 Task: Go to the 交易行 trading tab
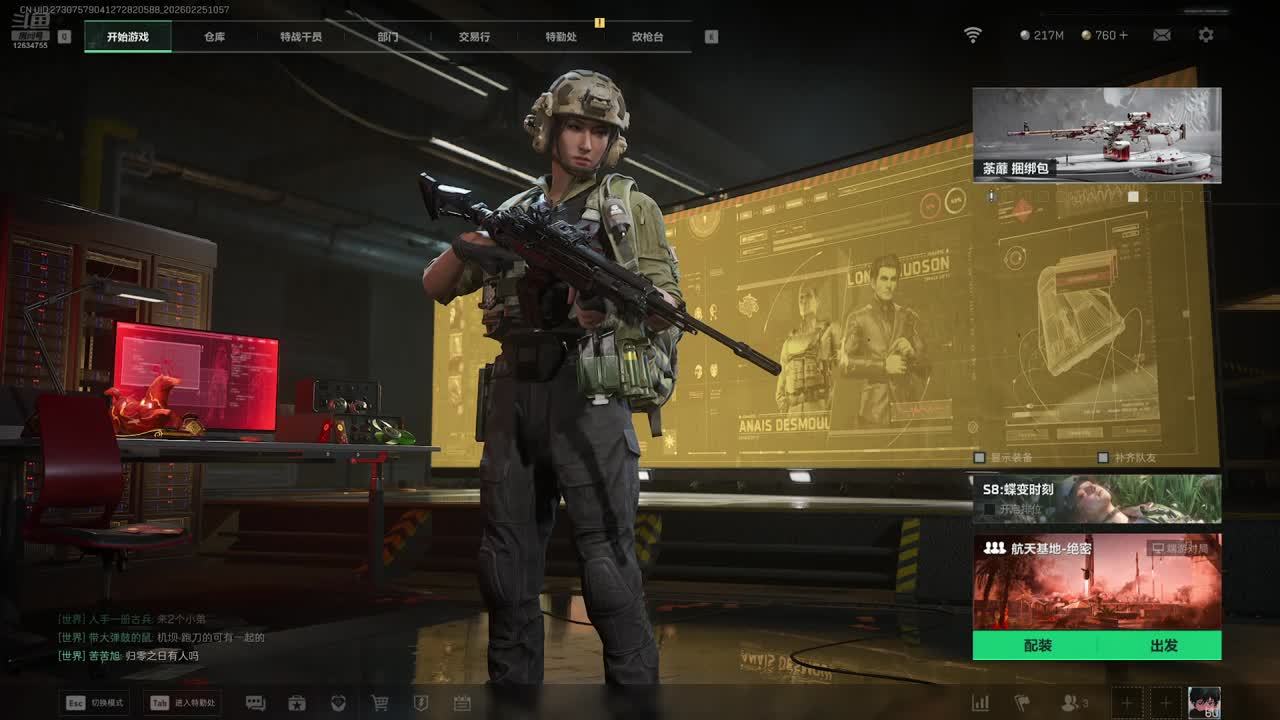tap(474, 37)
